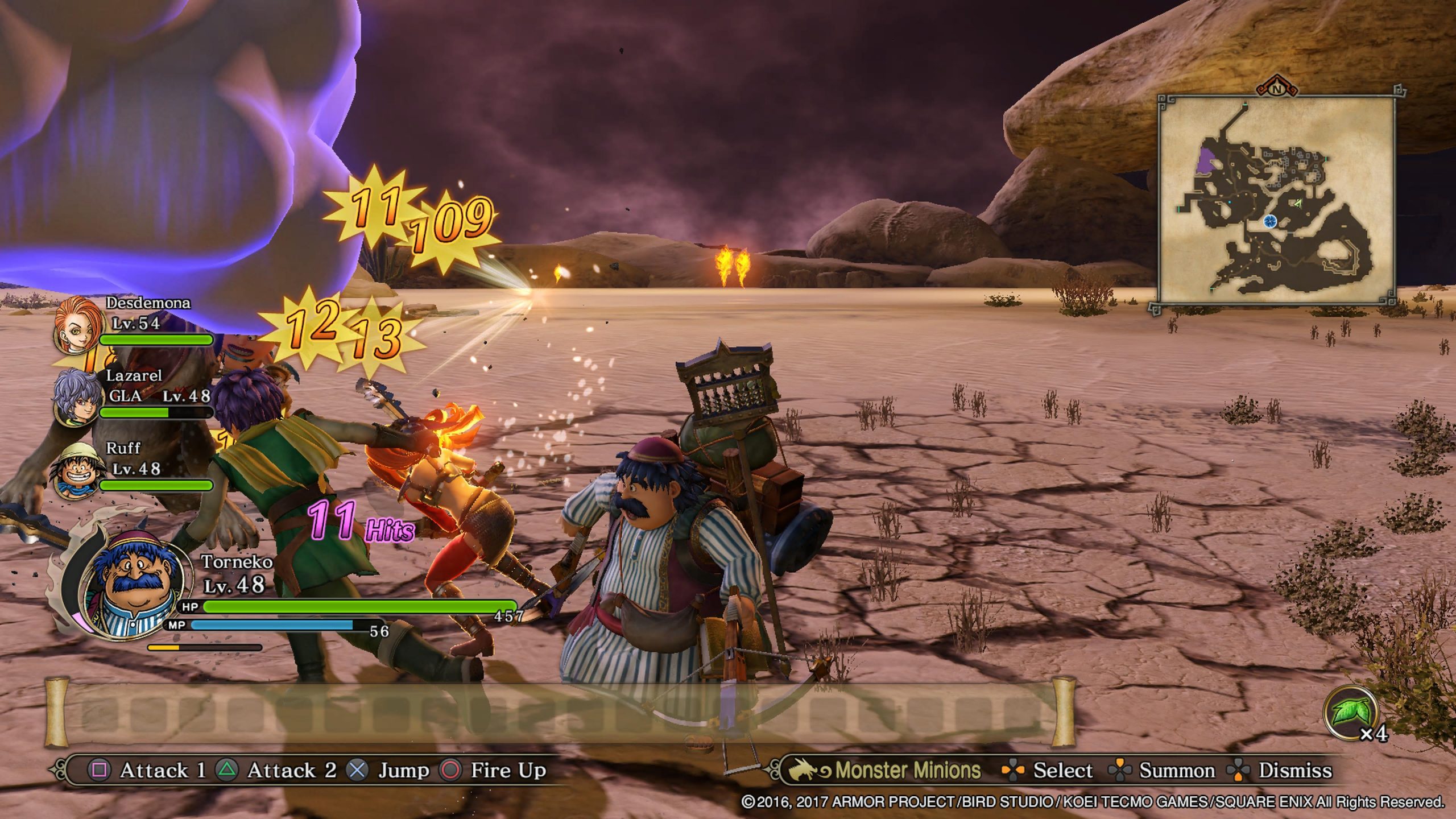Select the empty monster medal scroll bar
The image size is (1456, 819).
click(x=560, y=712)
